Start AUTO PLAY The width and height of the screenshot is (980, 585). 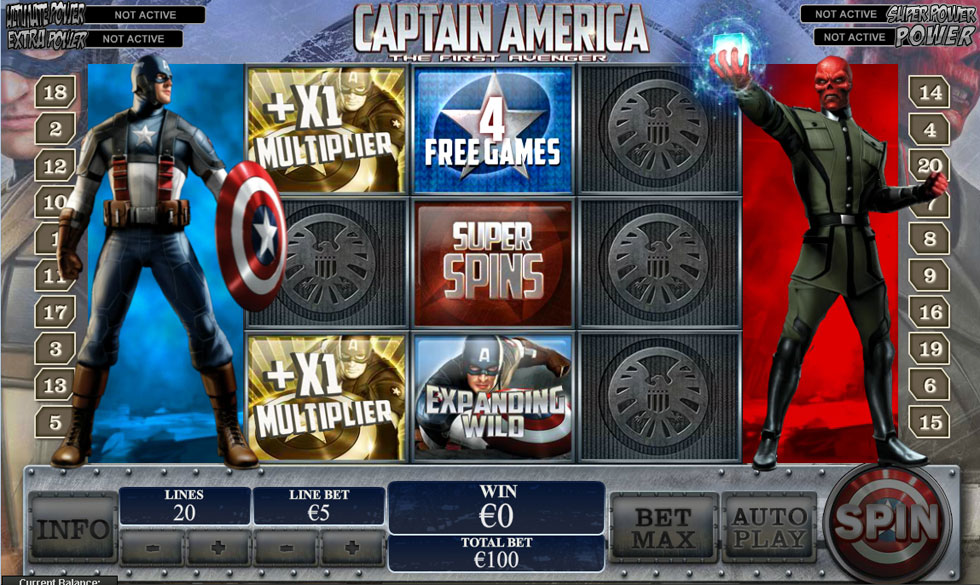tap(769, 527)
